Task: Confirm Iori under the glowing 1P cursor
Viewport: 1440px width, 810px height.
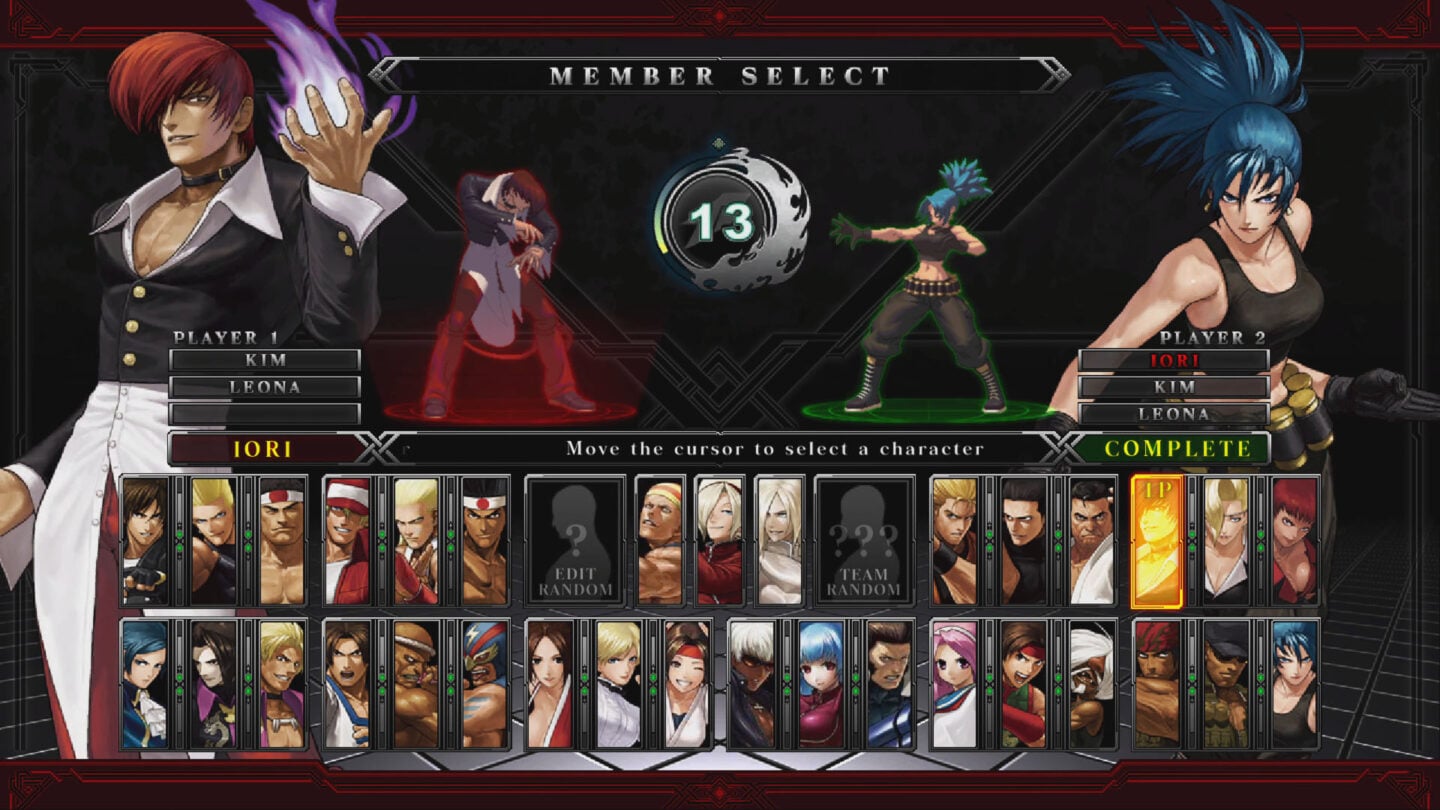Action: (x=1158, y=540)
